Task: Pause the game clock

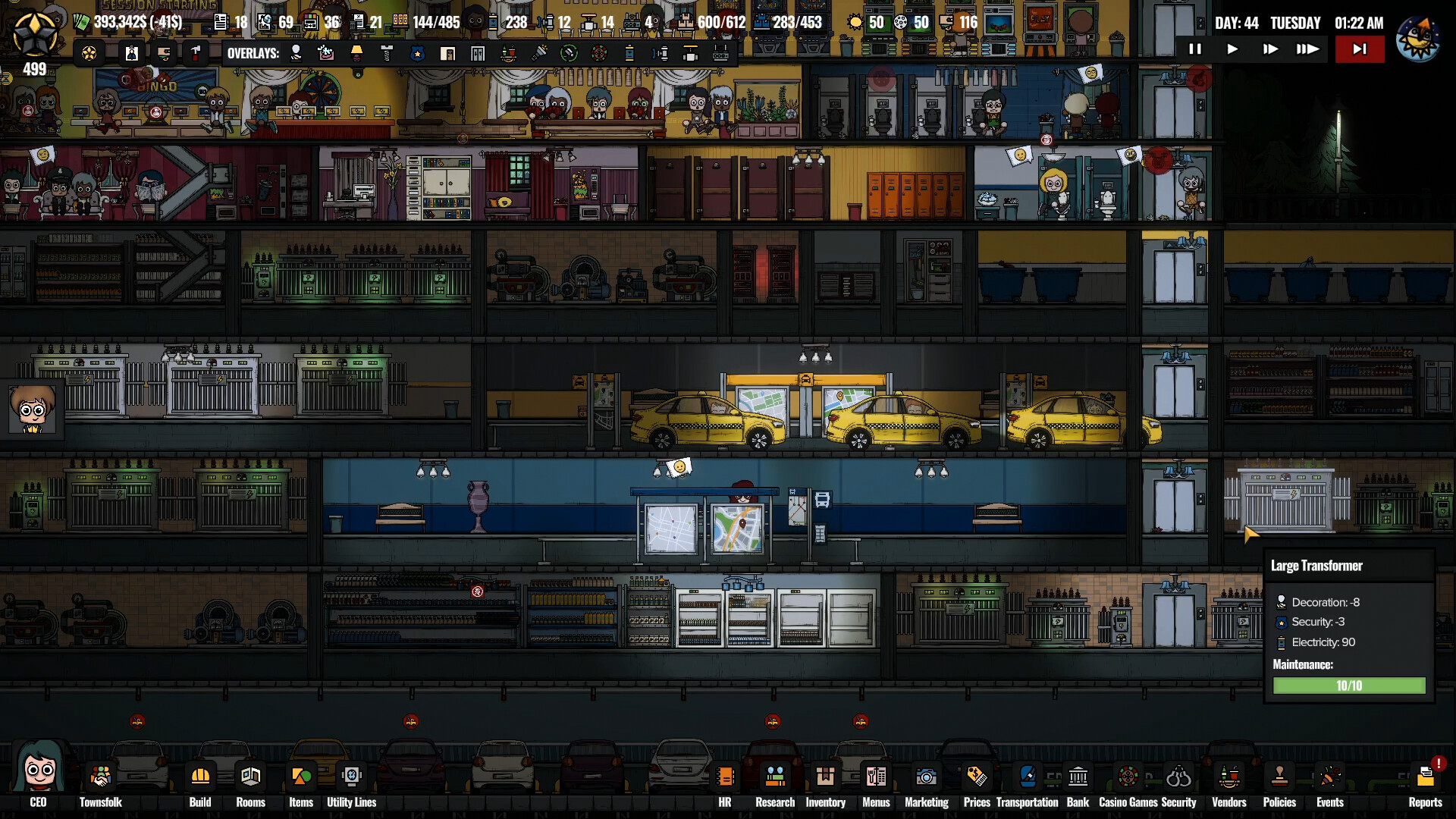Action: 1196,49
